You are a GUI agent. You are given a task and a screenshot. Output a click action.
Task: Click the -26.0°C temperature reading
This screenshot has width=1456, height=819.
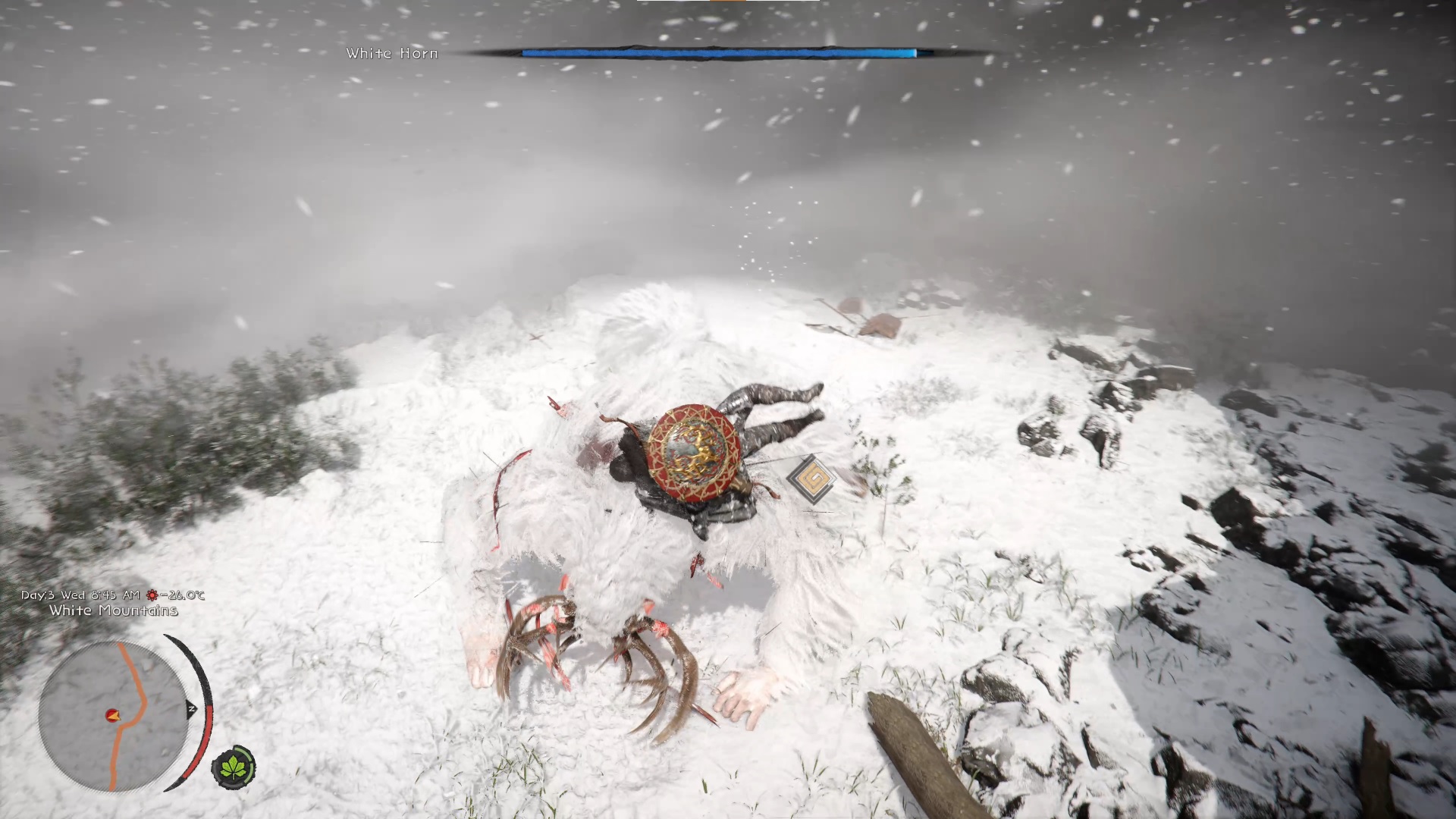[x=186, y=595]
